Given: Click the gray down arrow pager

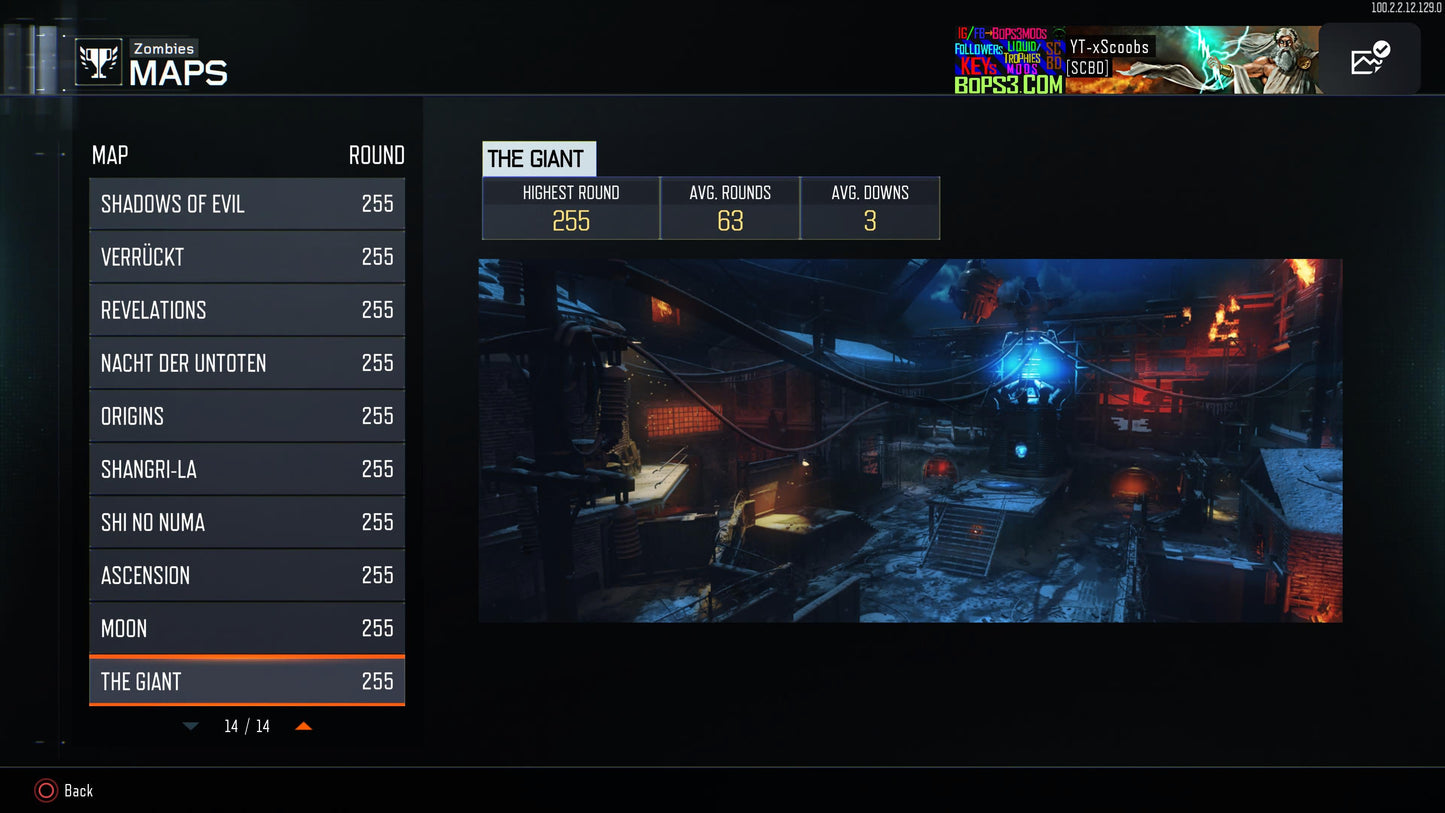Looking at the screenshot, I should point(190,726).
